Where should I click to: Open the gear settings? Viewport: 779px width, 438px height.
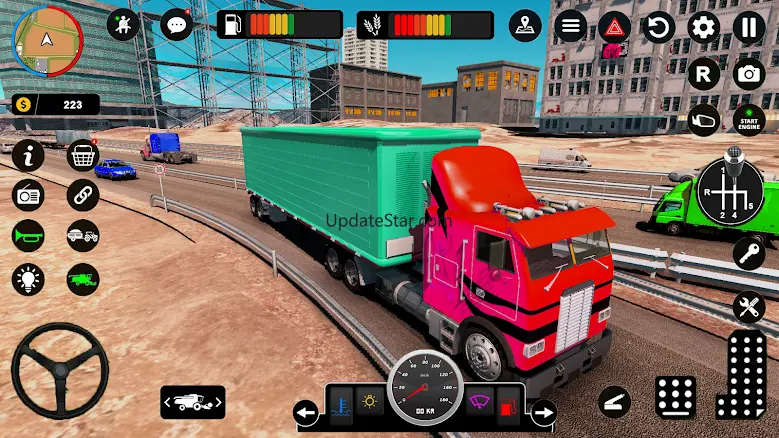[704, 27]
